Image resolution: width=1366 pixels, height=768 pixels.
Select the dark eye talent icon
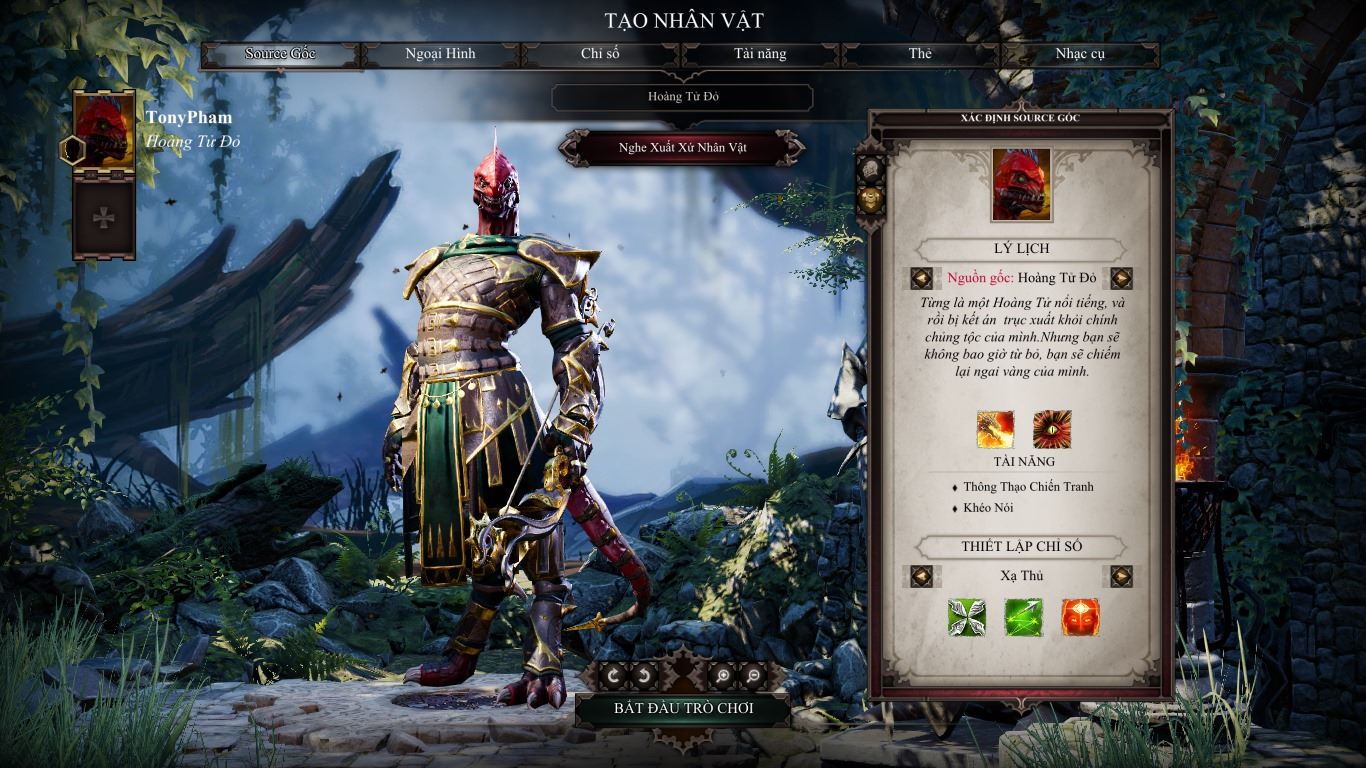pos(1052,429)
